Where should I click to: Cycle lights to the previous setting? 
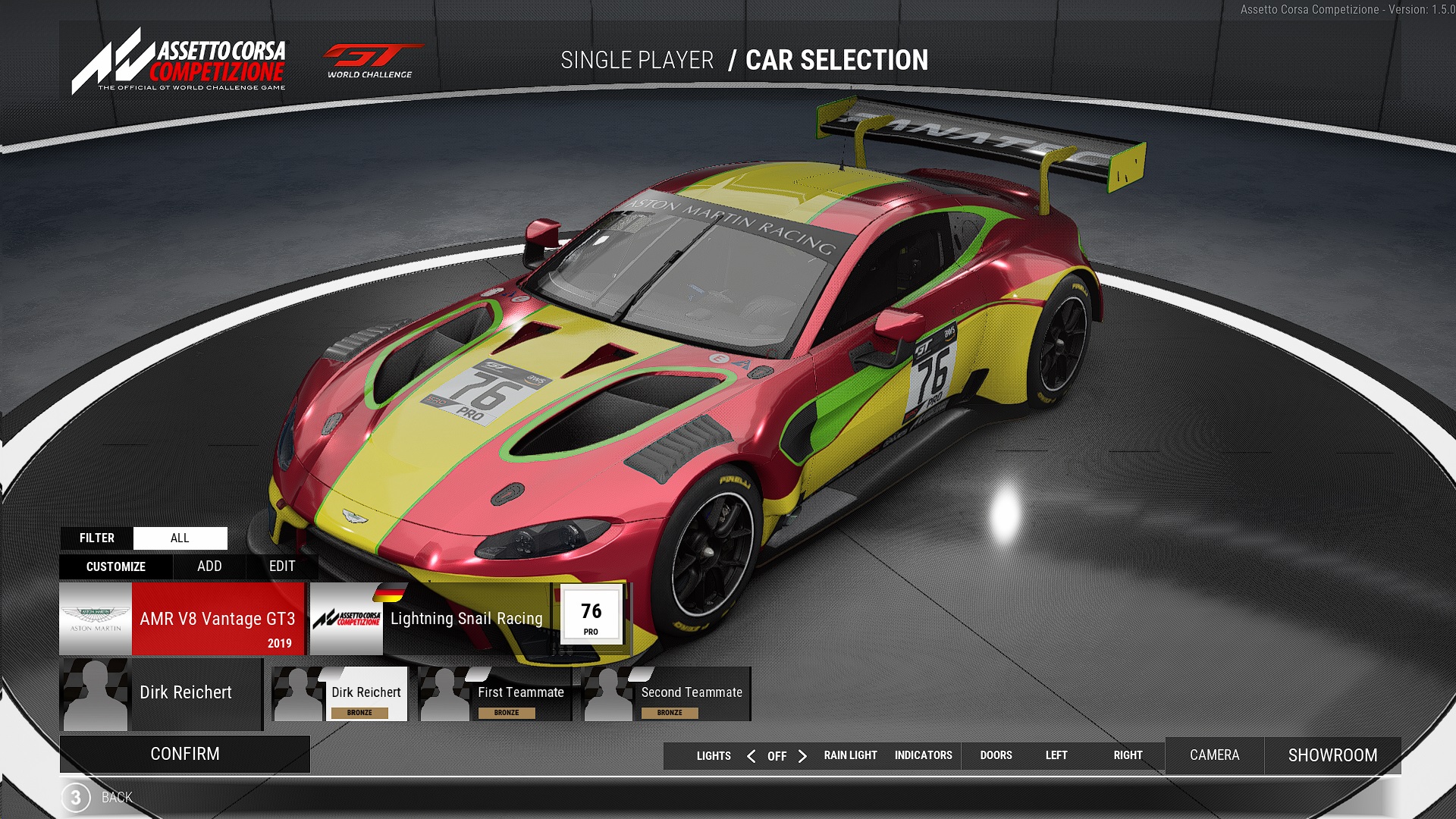click(x=751, y=756)
